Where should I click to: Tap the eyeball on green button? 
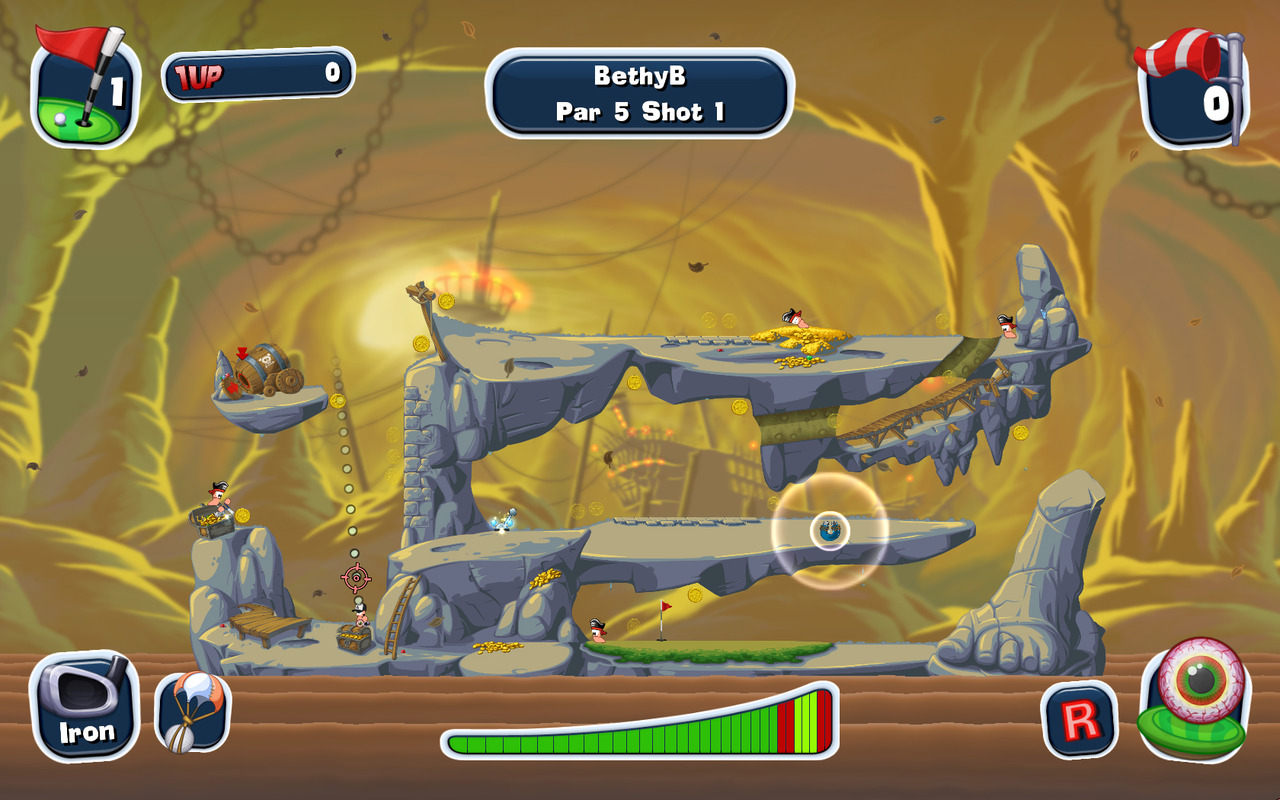1194,699
